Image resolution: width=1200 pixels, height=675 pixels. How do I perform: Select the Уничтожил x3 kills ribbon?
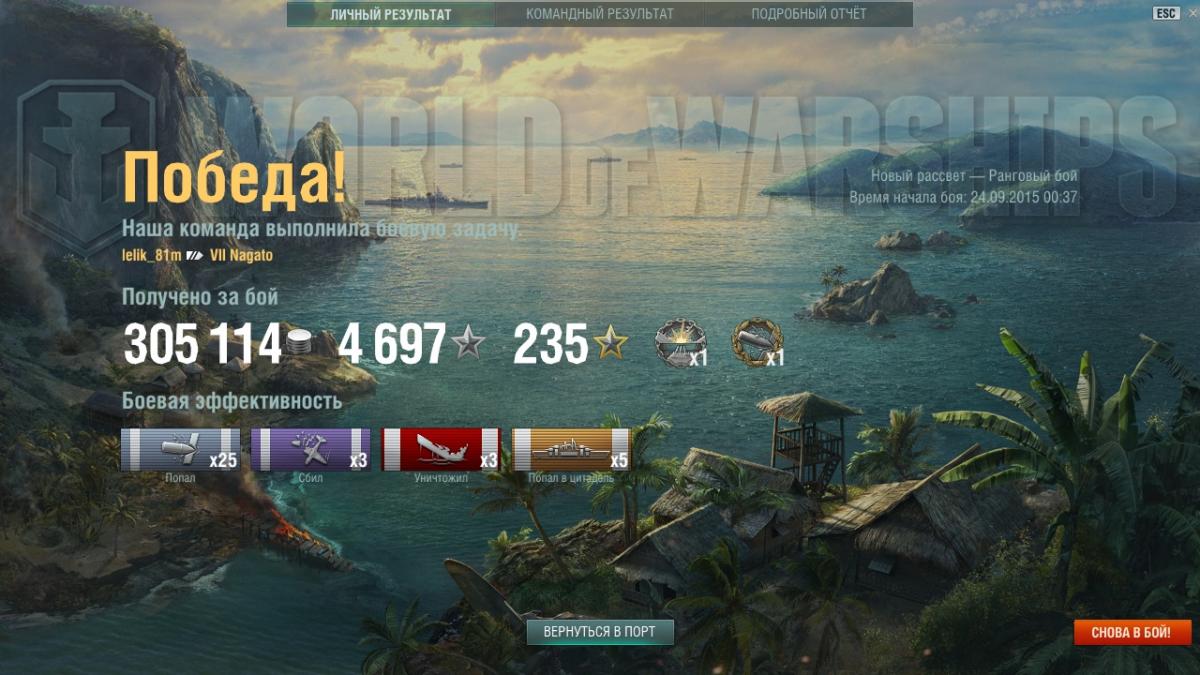(440, 449)
